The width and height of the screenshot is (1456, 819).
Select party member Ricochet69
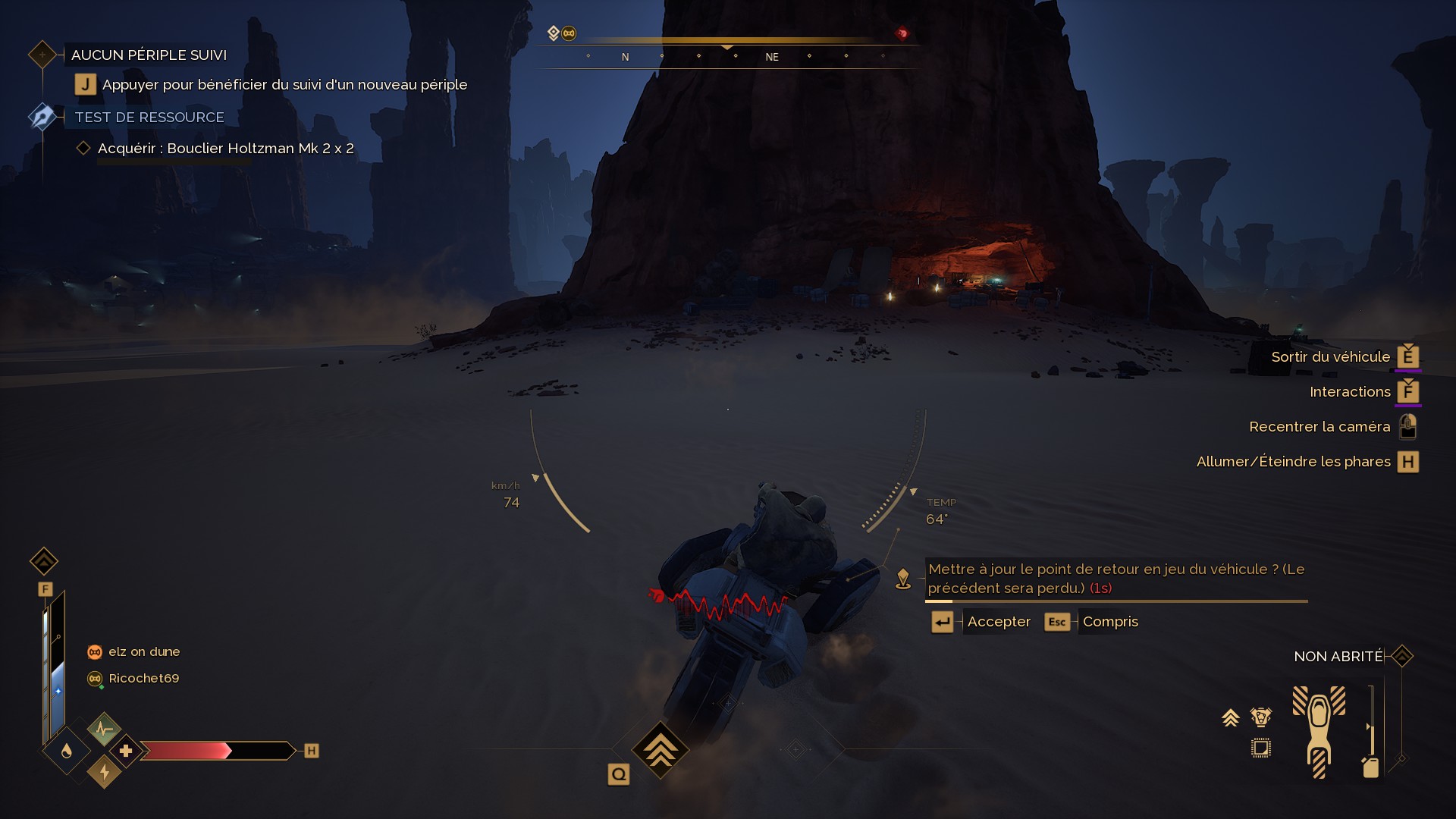coord(143,679)
